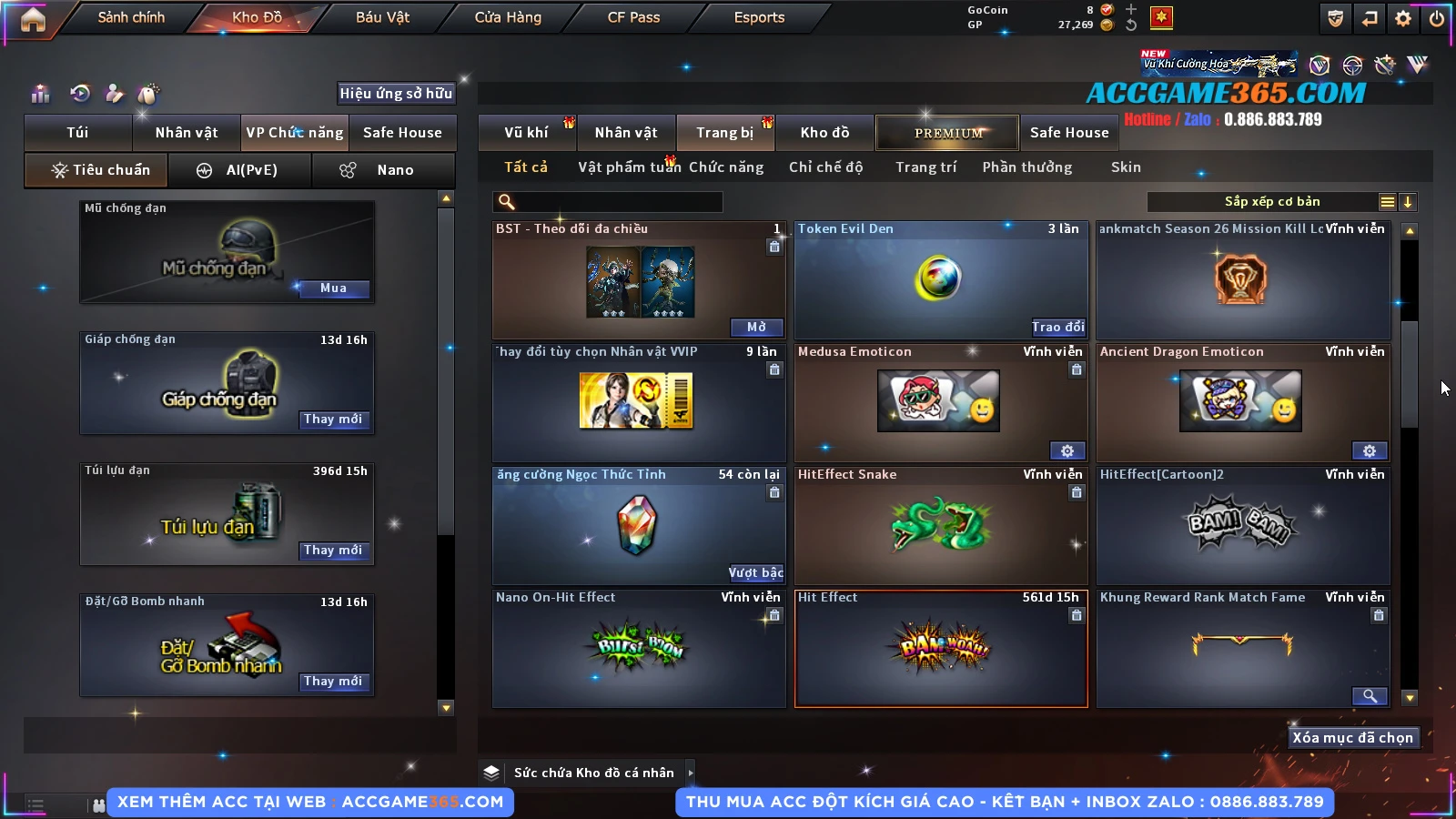The height and width of the screenshot is (819, 1456).
Task: Open the Esports menu
Action: (759, 17)
